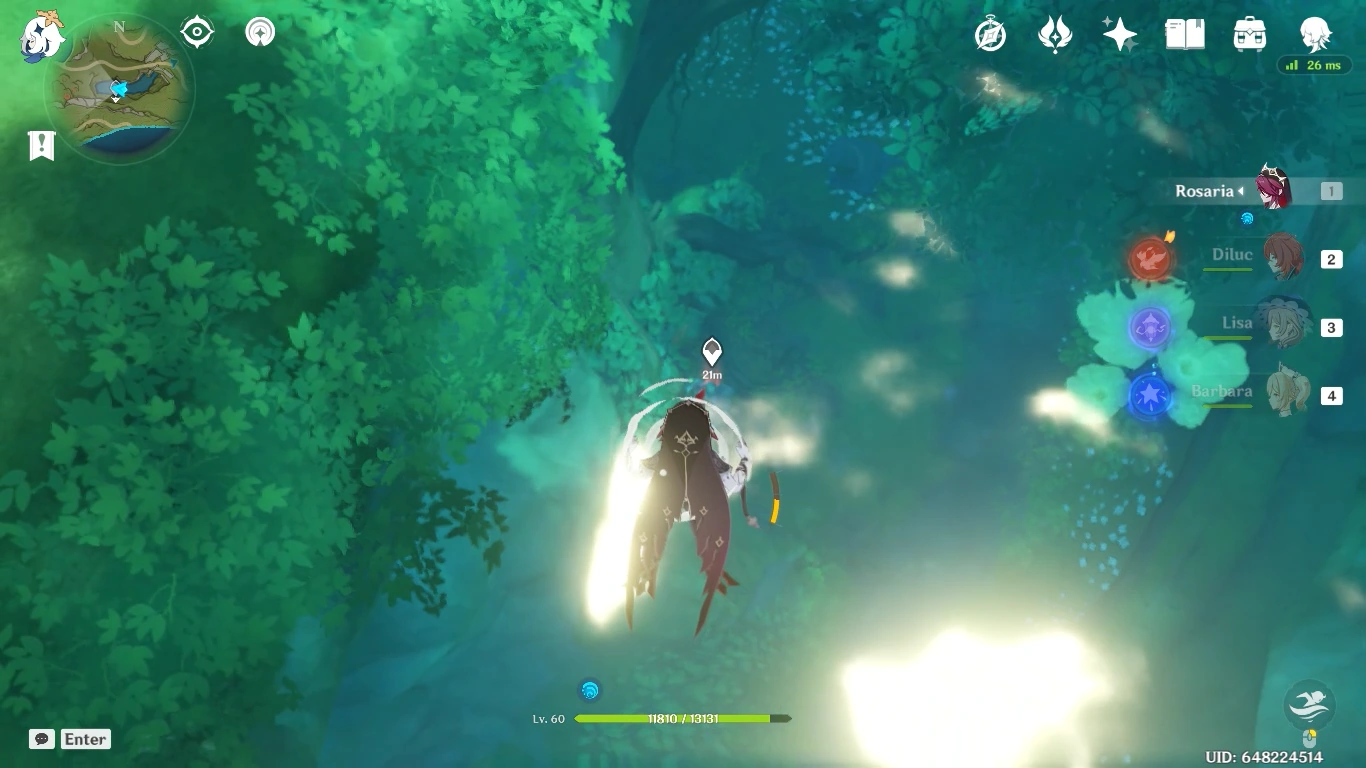Click the Enter chat button
Viewport: 1366px width, 768px height.
tap(85, 739)
